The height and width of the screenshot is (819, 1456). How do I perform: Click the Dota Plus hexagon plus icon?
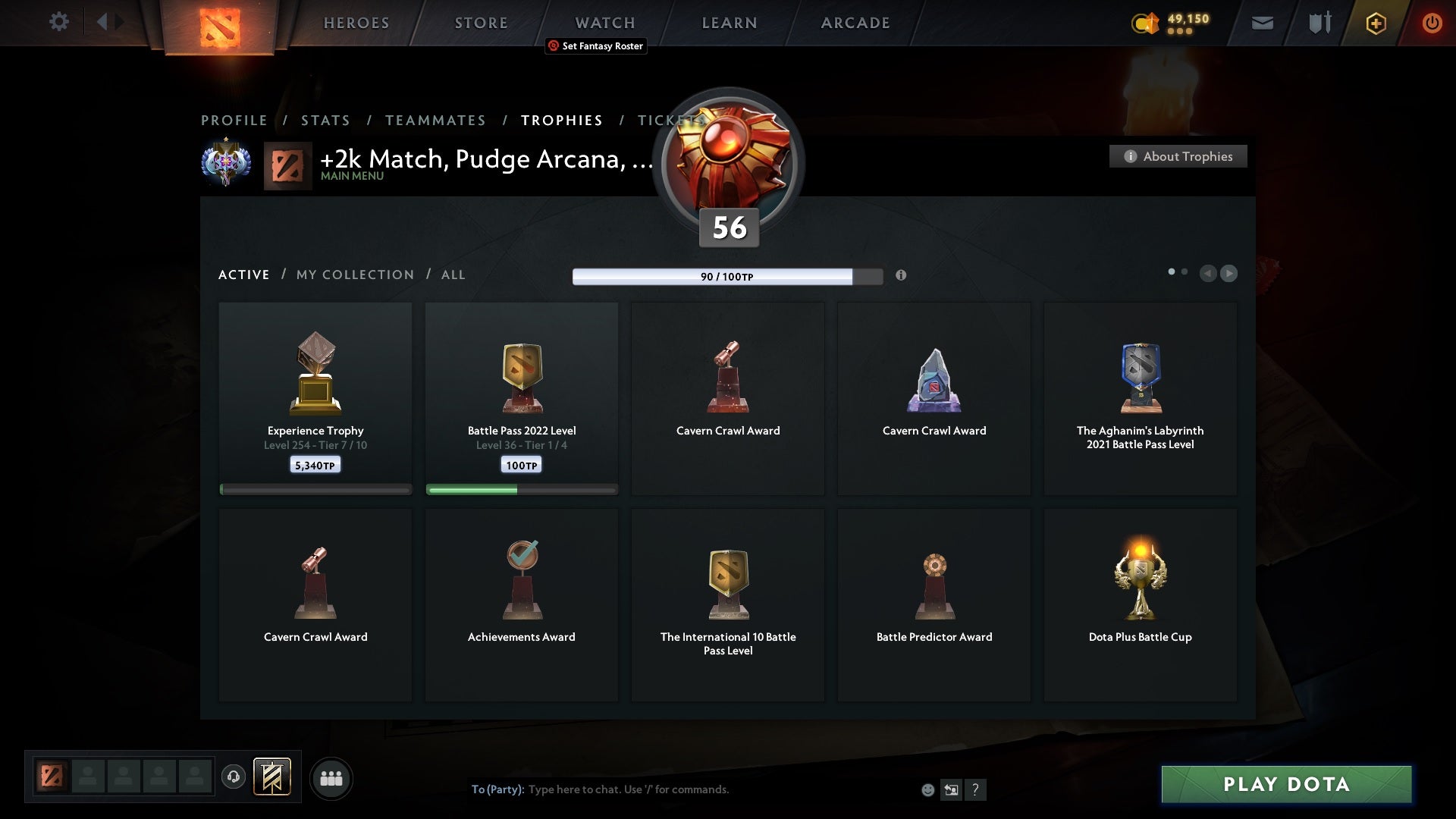pos(1375,23)
